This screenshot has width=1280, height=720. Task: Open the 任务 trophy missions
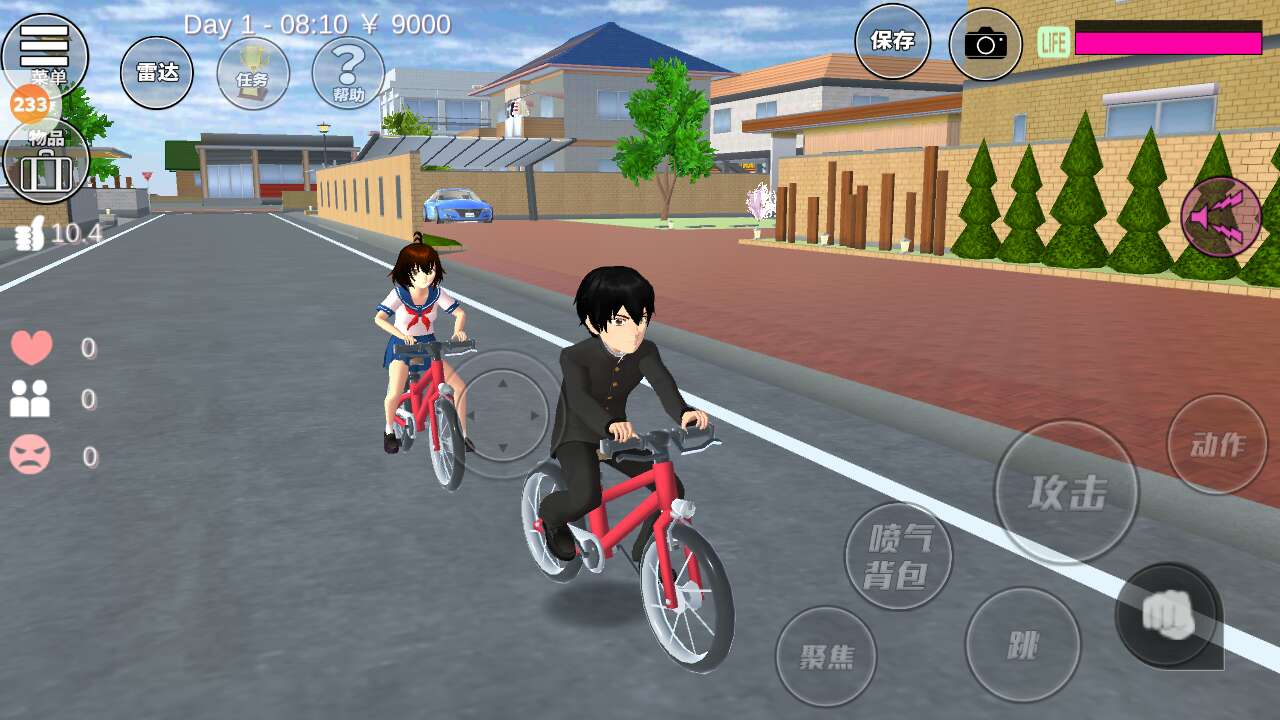253,73
